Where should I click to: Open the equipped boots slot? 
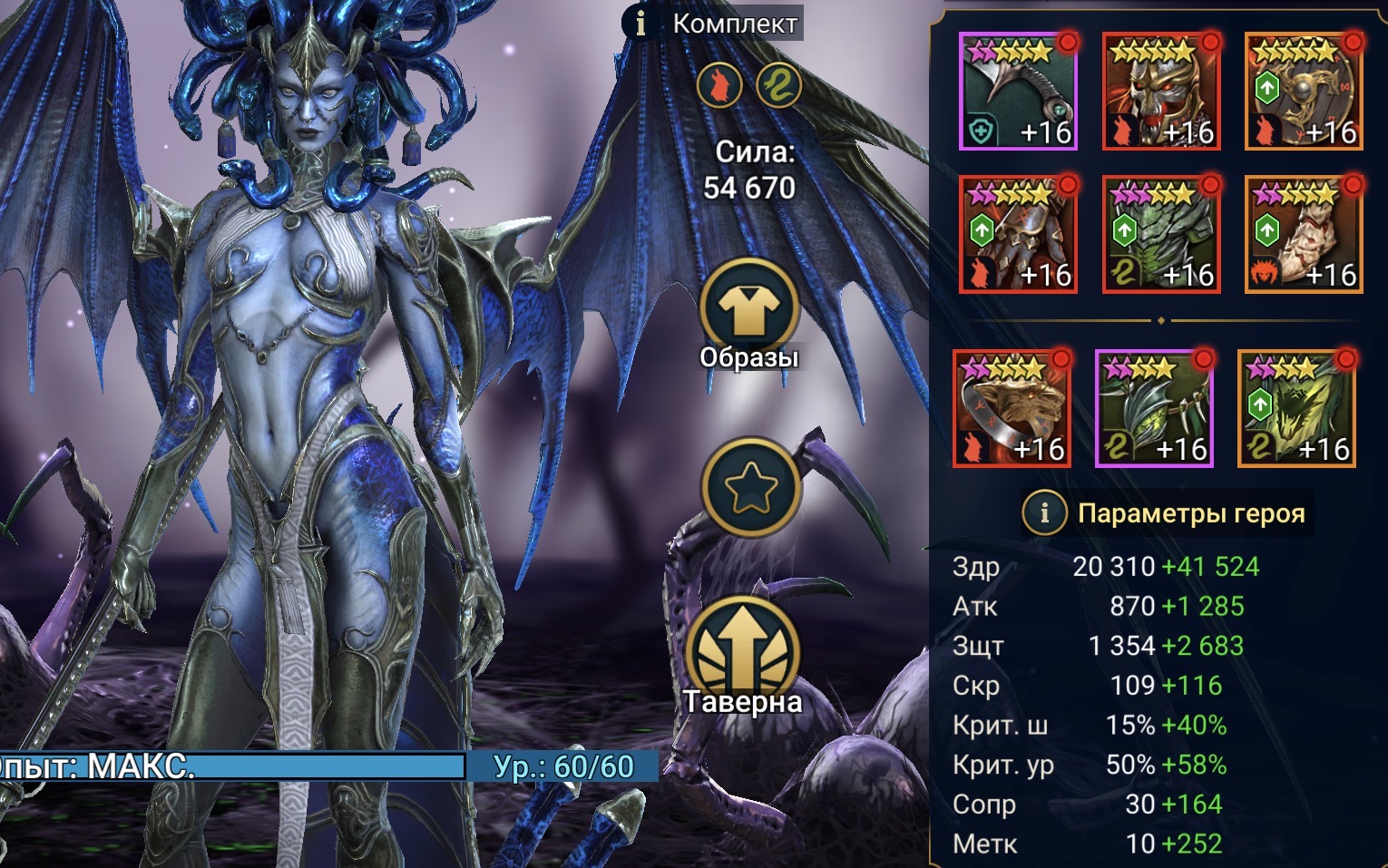click(1304, 234)
